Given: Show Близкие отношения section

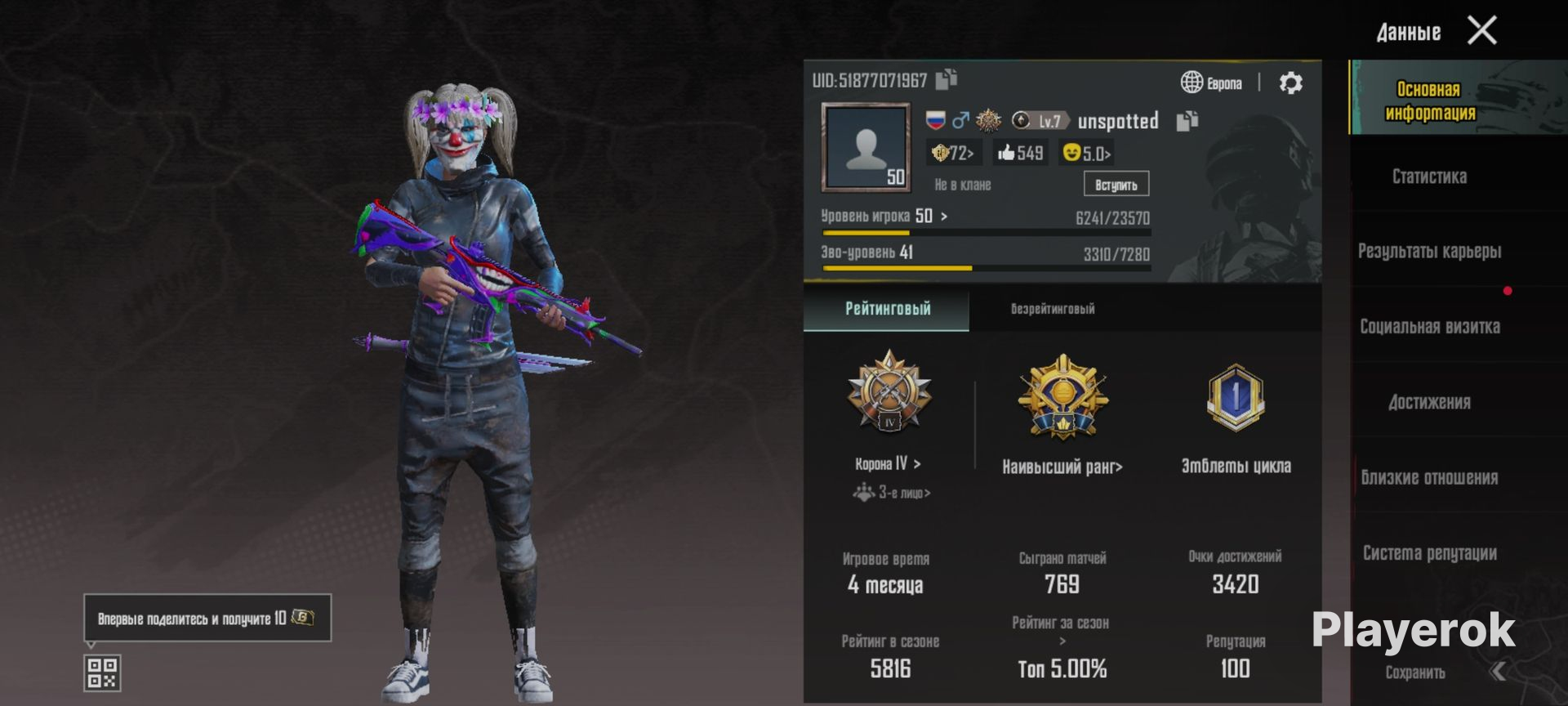Looking at the screenshot, I should tap(1429, 478).
